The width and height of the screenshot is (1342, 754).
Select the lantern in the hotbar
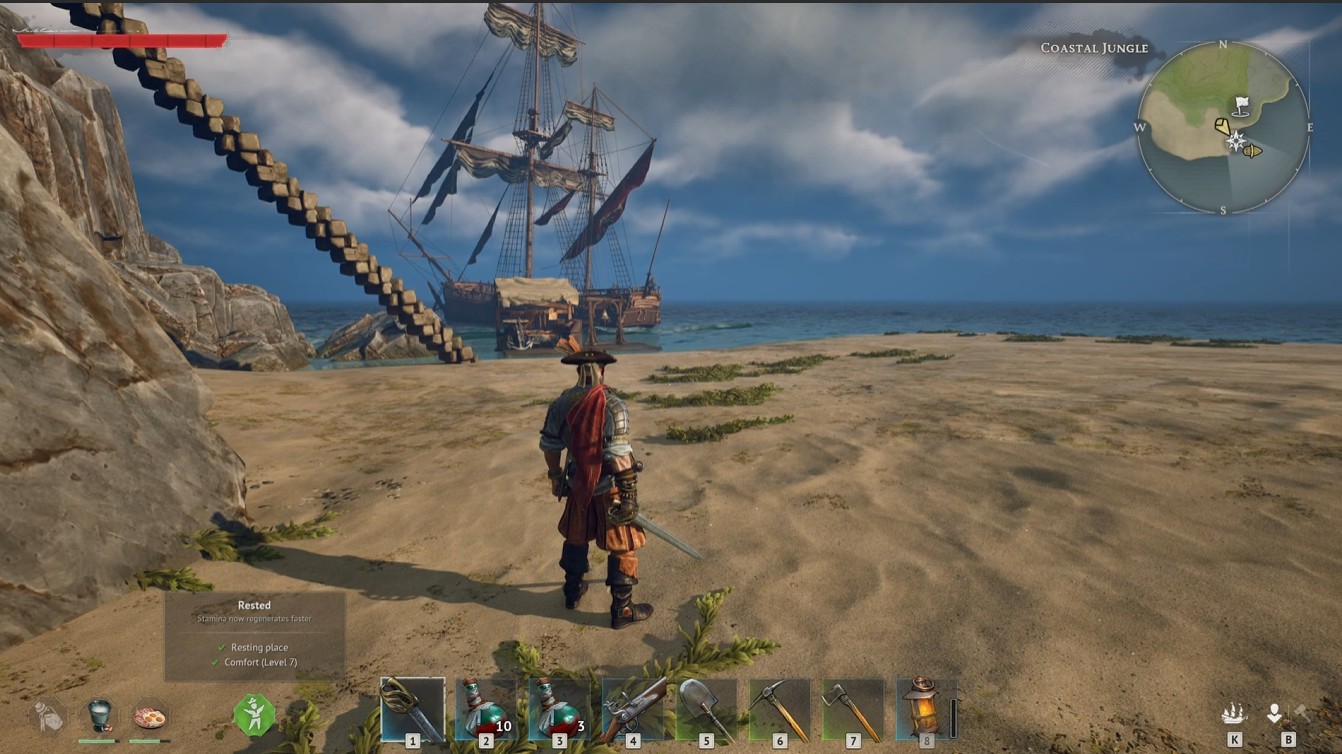click(926, 709)
